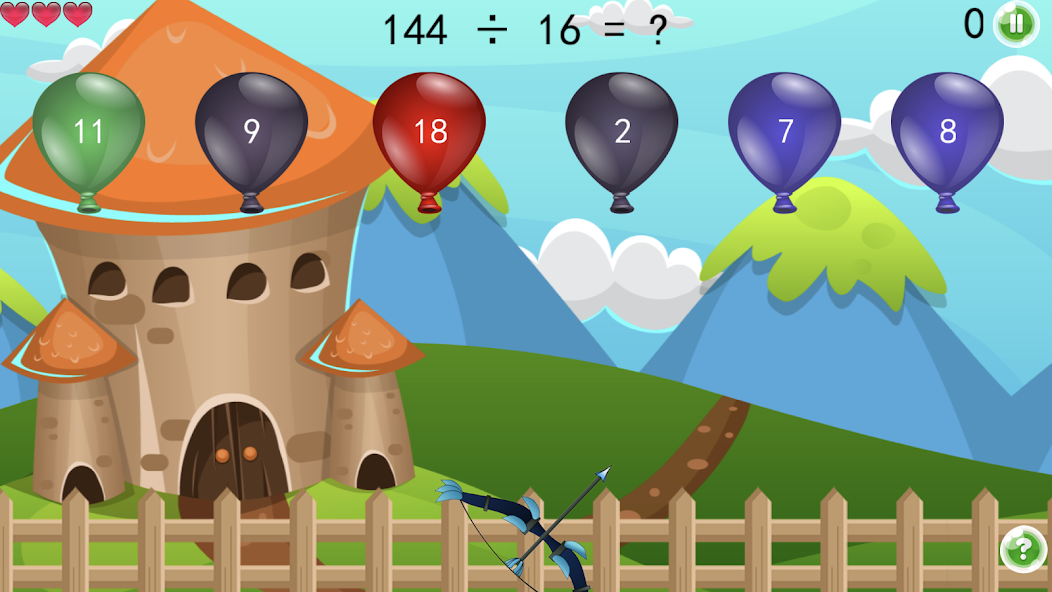Open help with the question mark button
The height and width of the screenshot is (592, 1052).
click(x=1022, y=549)
